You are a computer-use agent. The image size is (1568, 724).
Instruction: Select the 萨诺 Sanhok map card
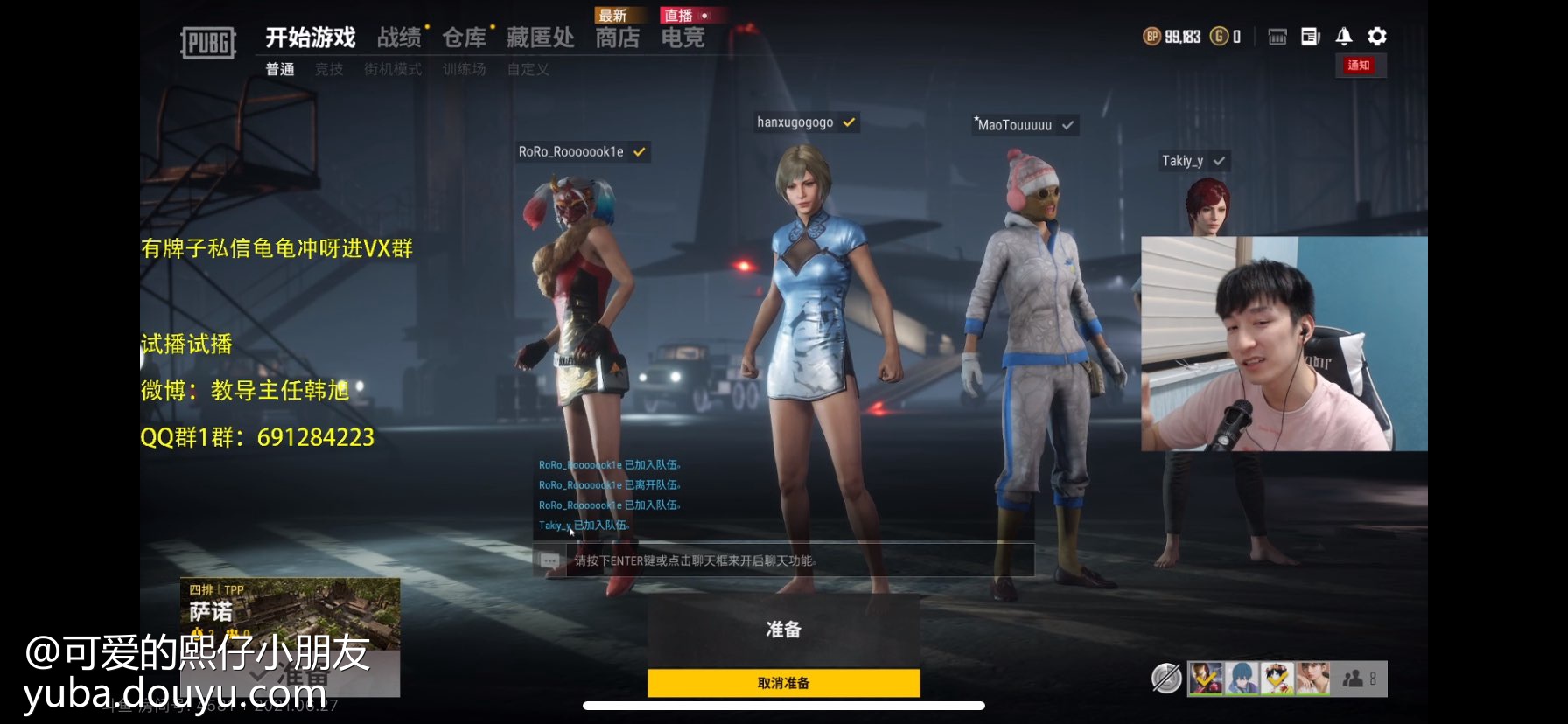pyautogui.click(x=290, y=614)
